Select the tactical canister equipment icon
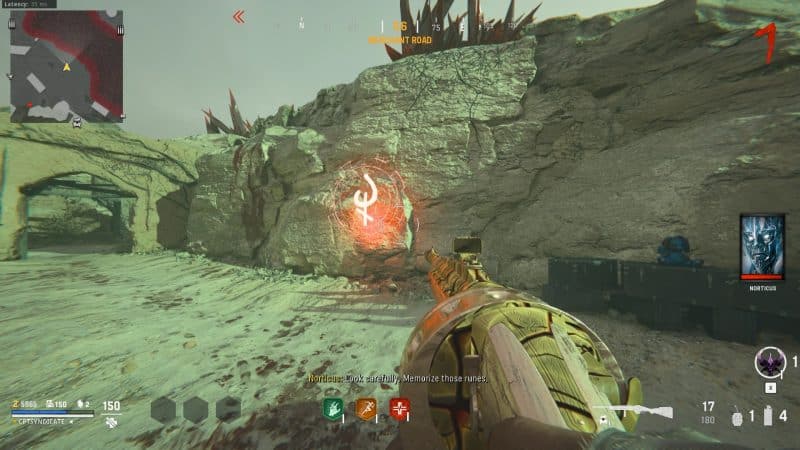Image resolution: width=800 pixels, height=450 pixels. tap(766, 415)
